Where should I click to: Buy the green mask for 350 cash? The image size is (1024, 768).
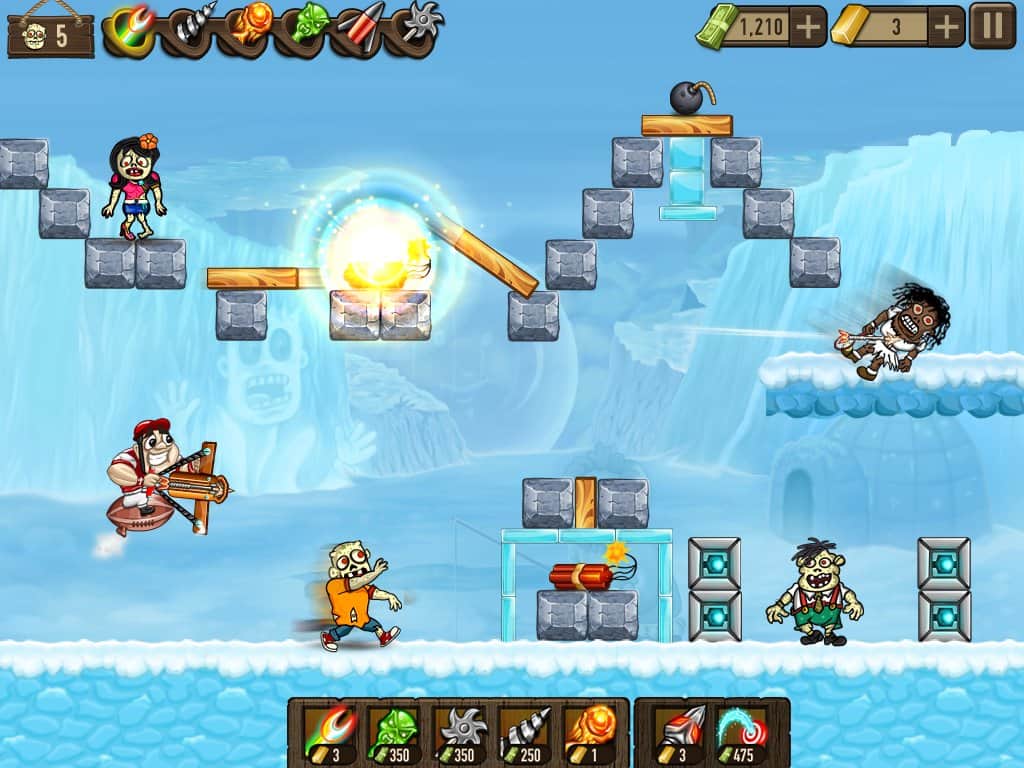click(392, 734)
